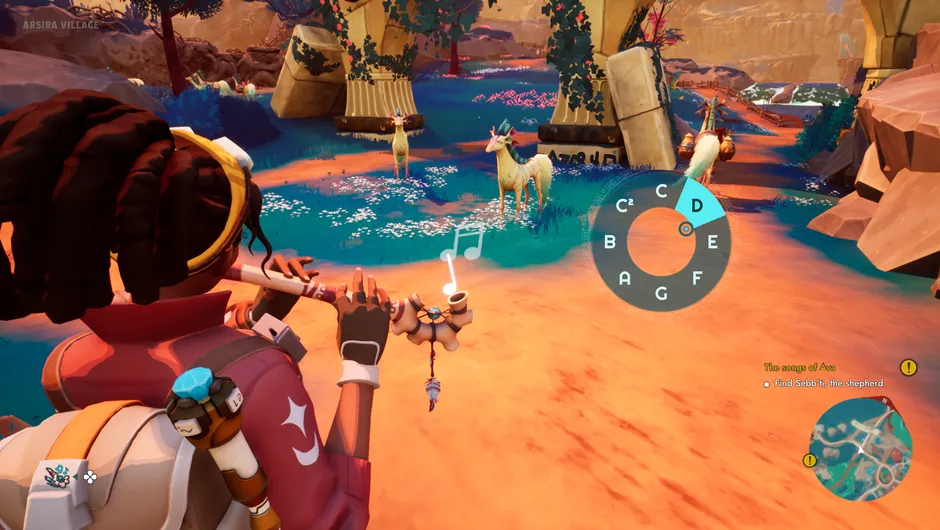Select the highlighted D note segment

(696, 205)
